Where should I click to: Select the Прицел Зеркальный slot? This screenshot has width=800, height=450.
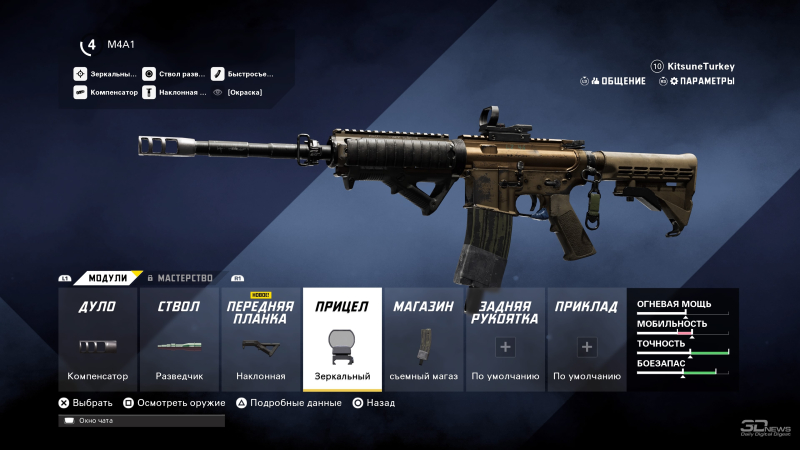tap(342, 340)
